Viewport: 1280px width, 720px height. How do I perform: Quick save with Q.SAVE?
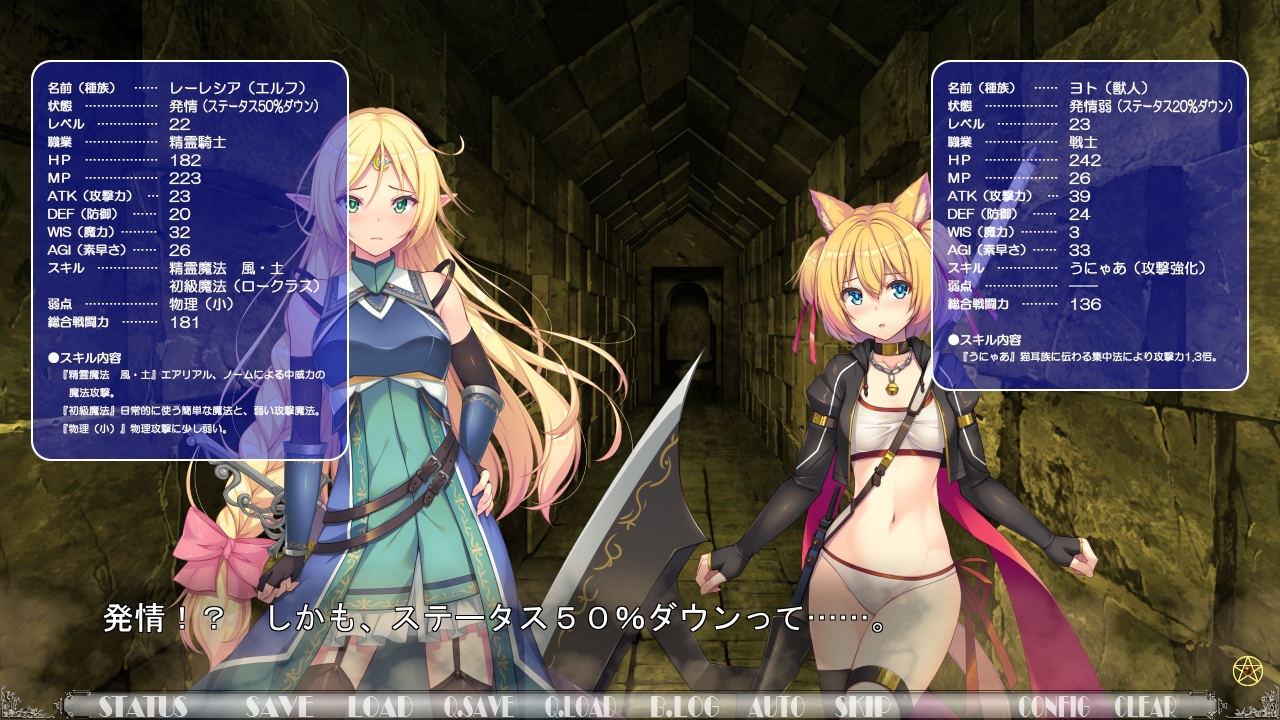click(x=478, y=706)
